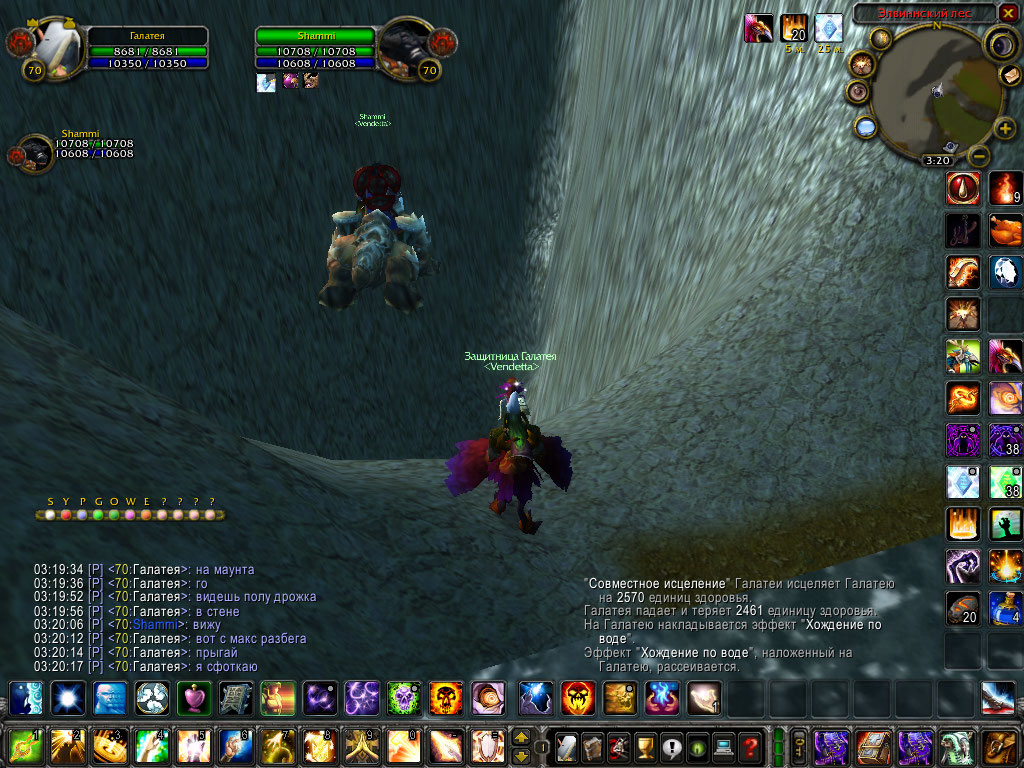Screen dimensions: 1024x768
Task: Activate the orange skull ability icon
Action: coord(445,697)
